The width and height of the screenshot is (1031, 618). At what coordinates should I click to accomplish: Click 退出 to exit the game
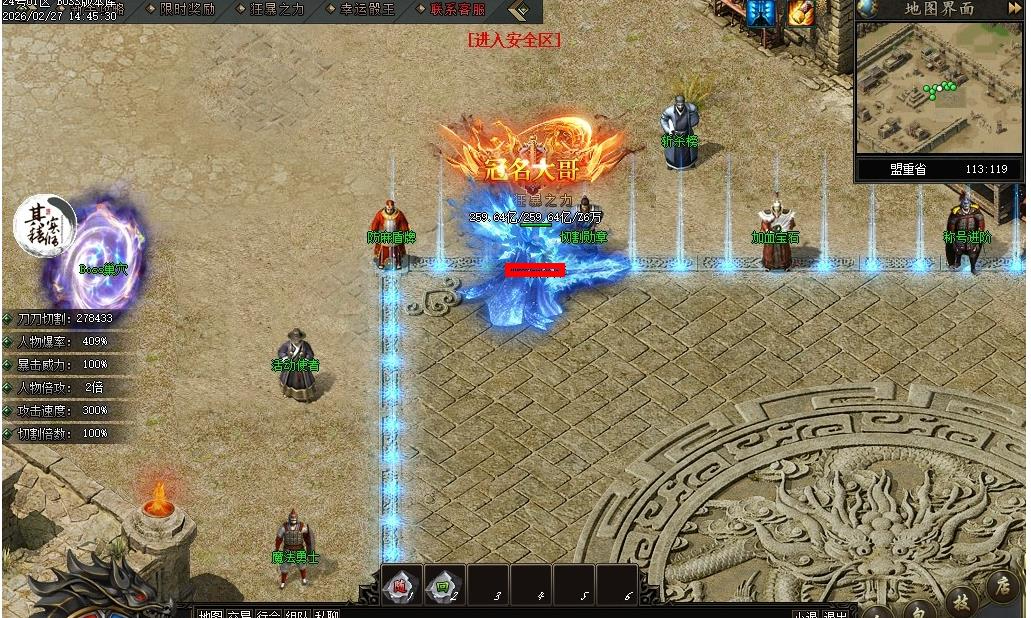click(835, 613)
